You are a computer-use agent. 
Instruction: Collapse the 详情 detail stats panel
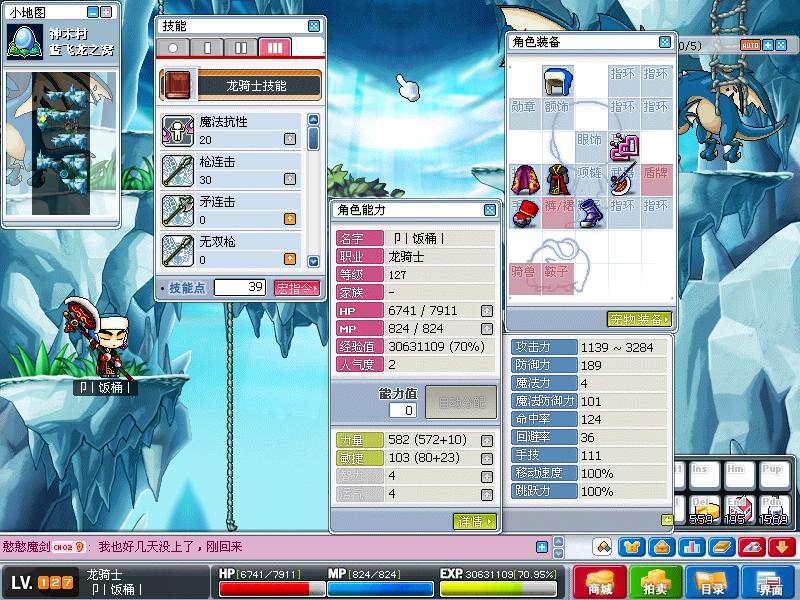click(474, 521)
